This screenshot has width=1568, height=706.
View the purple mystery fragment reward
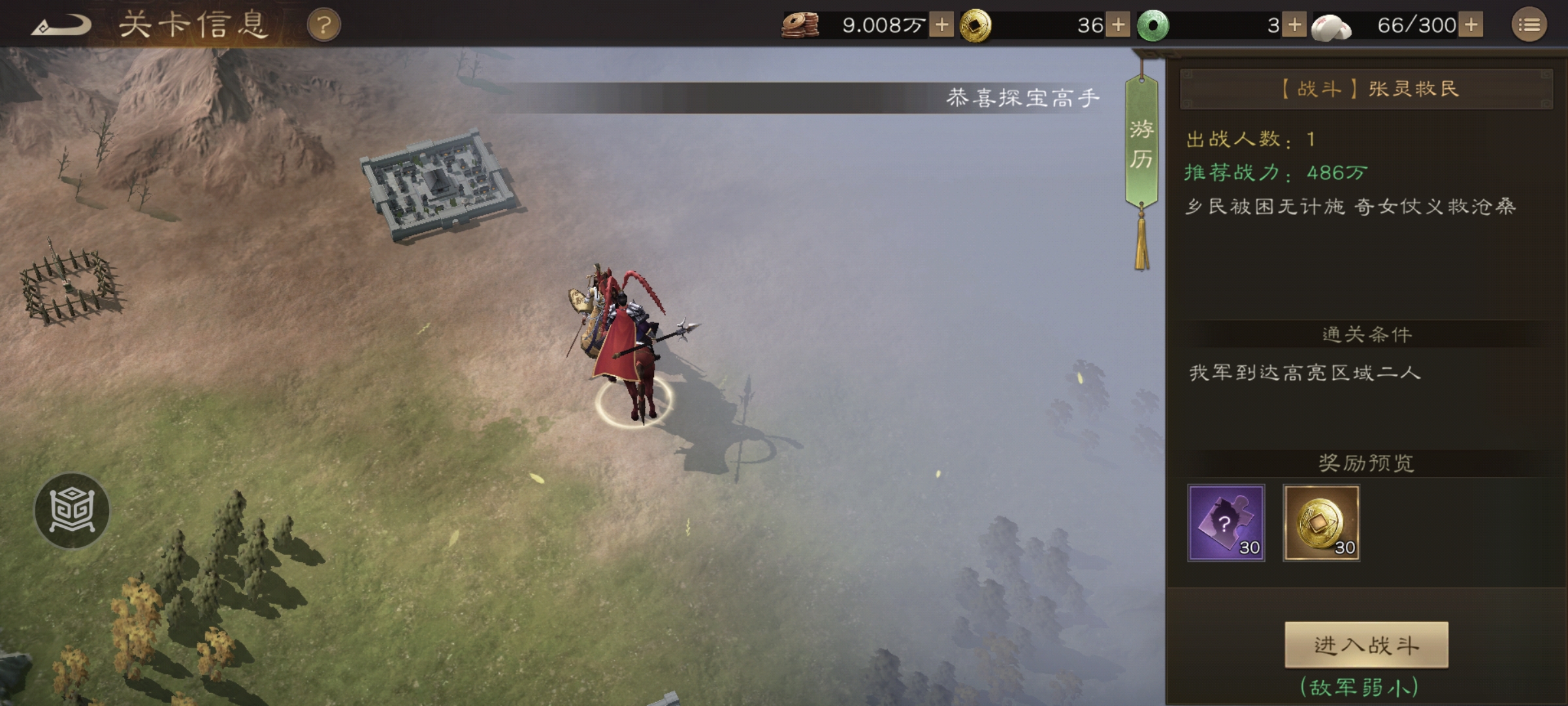click(x=1226, y=522)
